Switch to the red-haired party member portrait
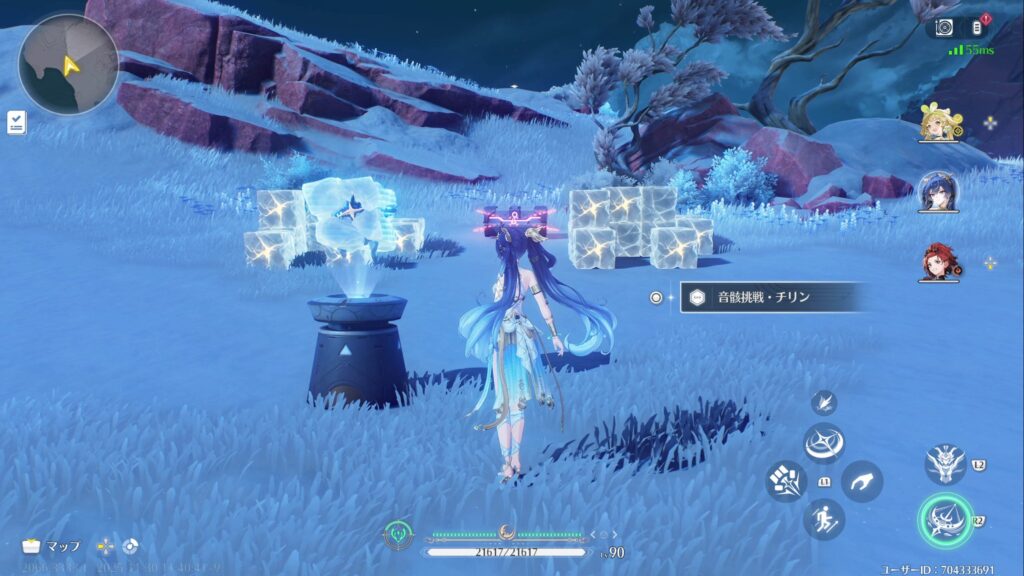1024x576 pixels. click(x=939, y=262)
